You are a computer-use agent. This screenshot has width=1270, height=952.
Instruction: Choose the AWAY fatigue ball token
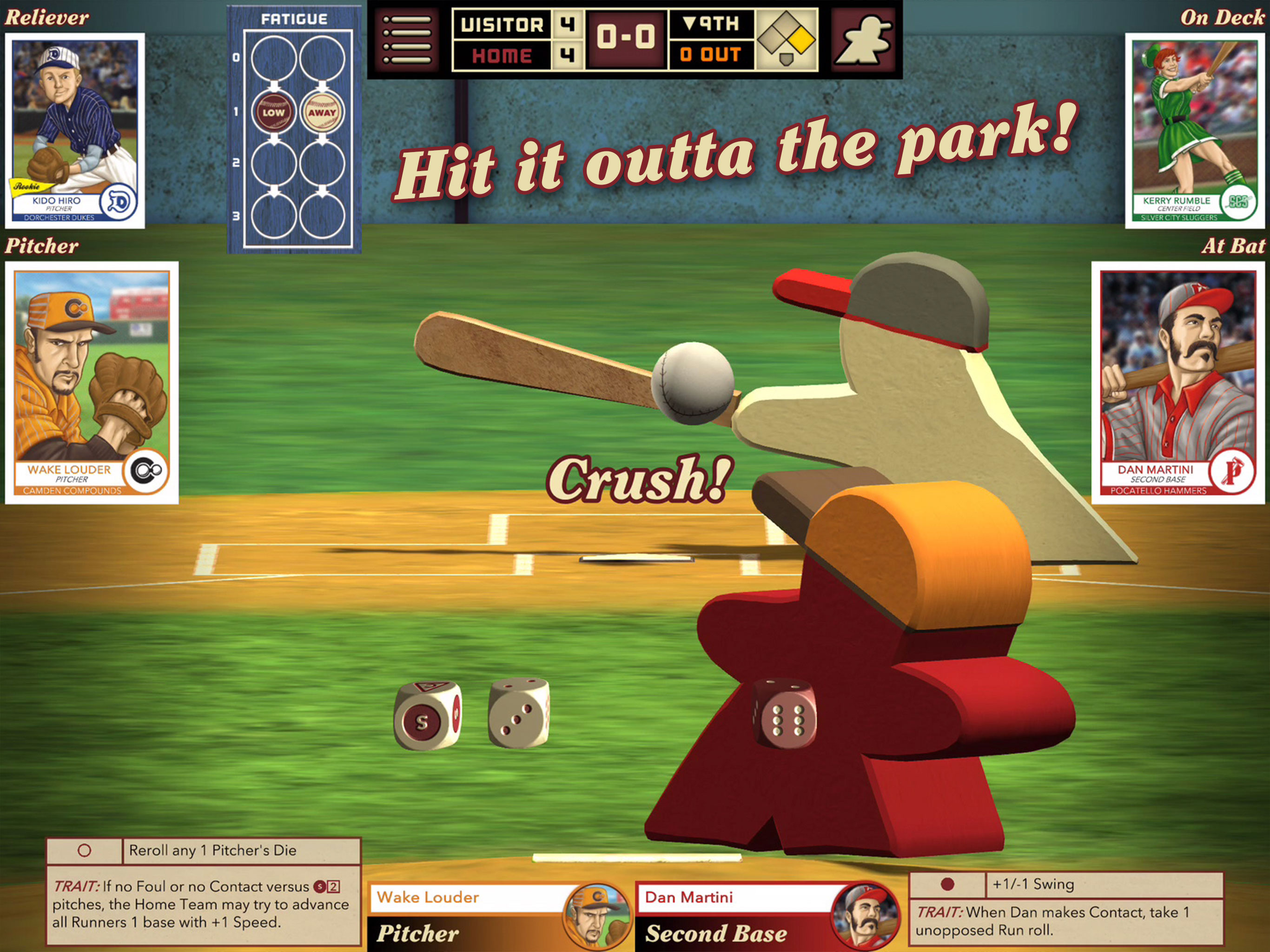pyautogui.click(x=322, y=112)
